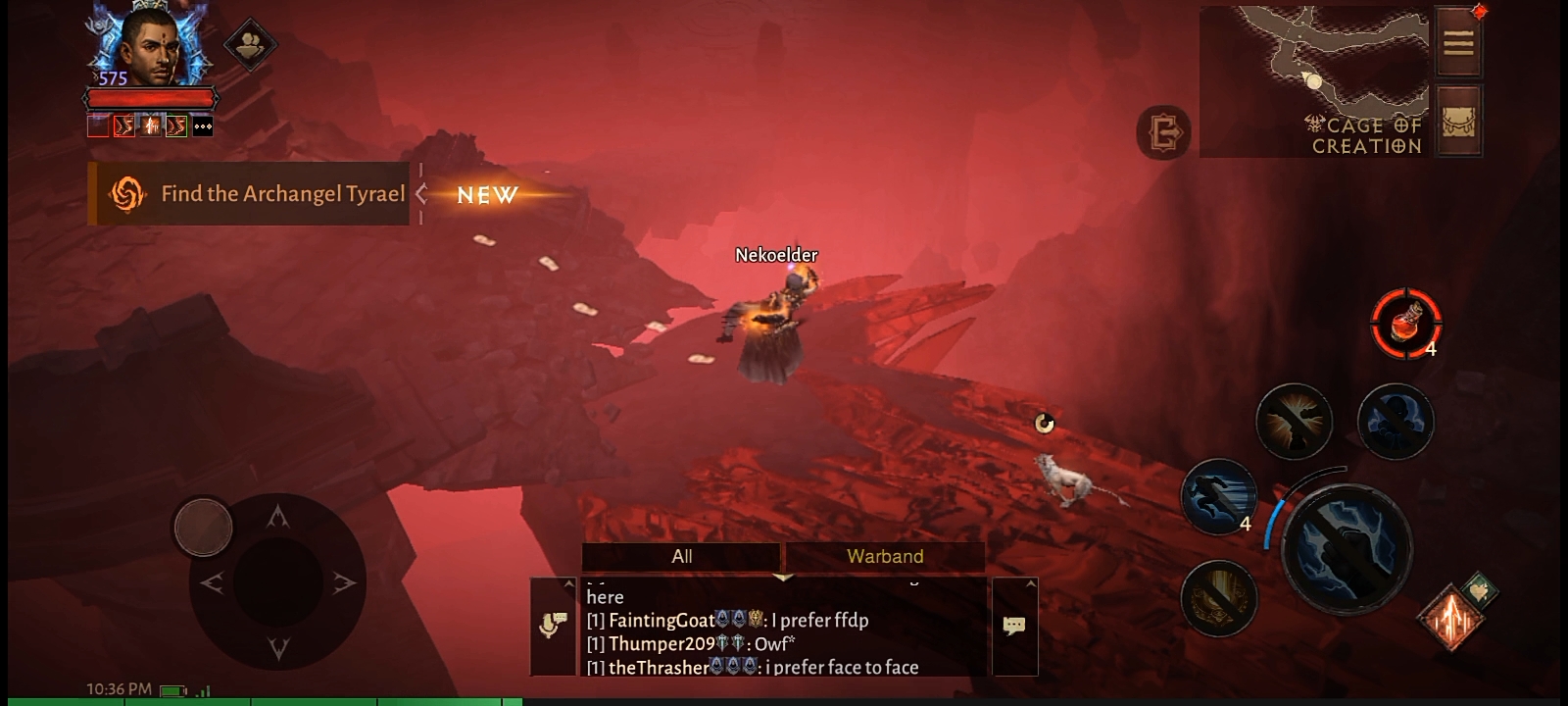Activate the golden pillar skill
Image resolution: width=1568 pixels, height=706 pixels.
pyautogui.click(x=1219, y=597)
